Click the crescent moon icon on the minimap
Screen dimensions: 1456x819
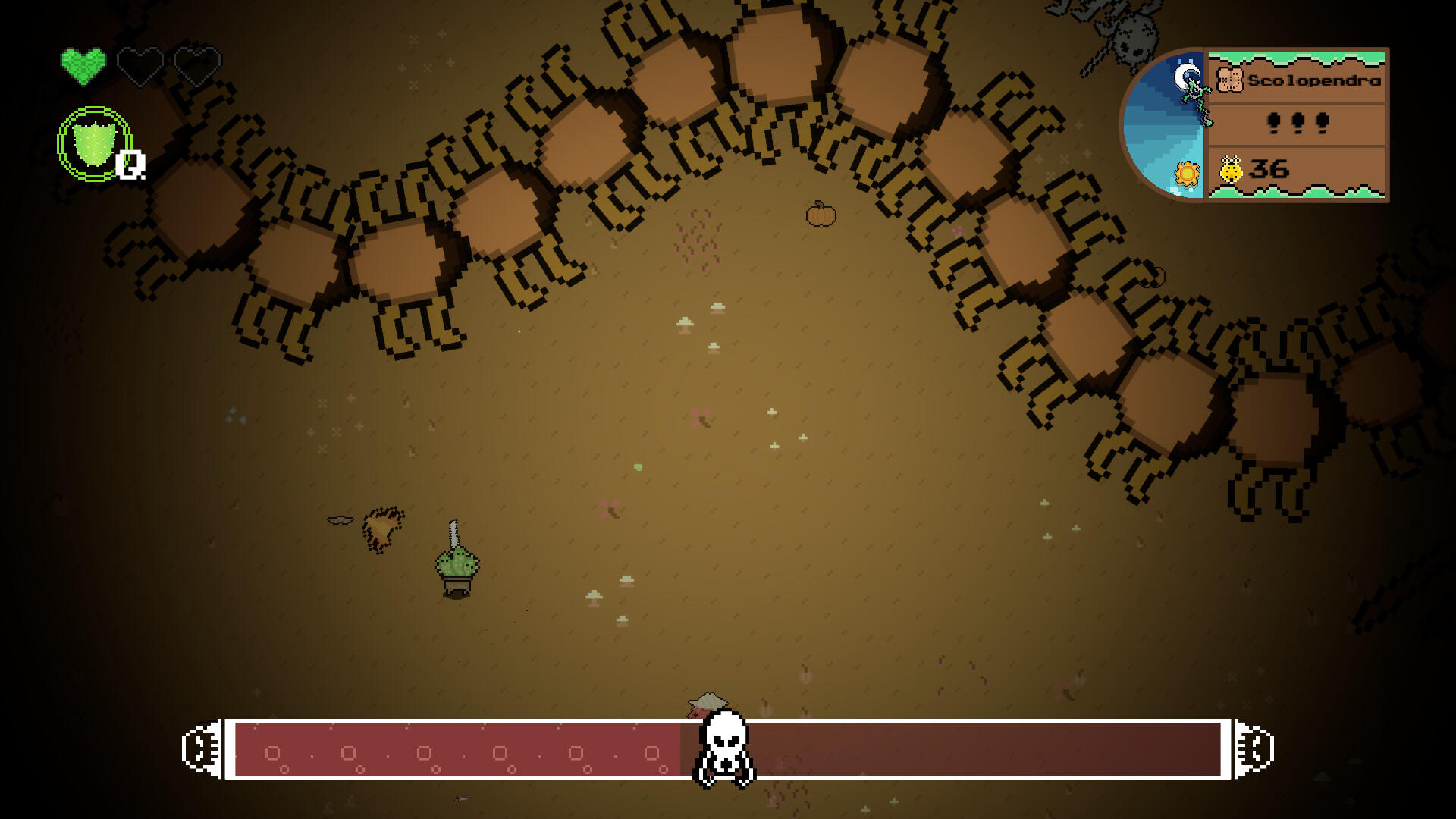pos(1183,76)
